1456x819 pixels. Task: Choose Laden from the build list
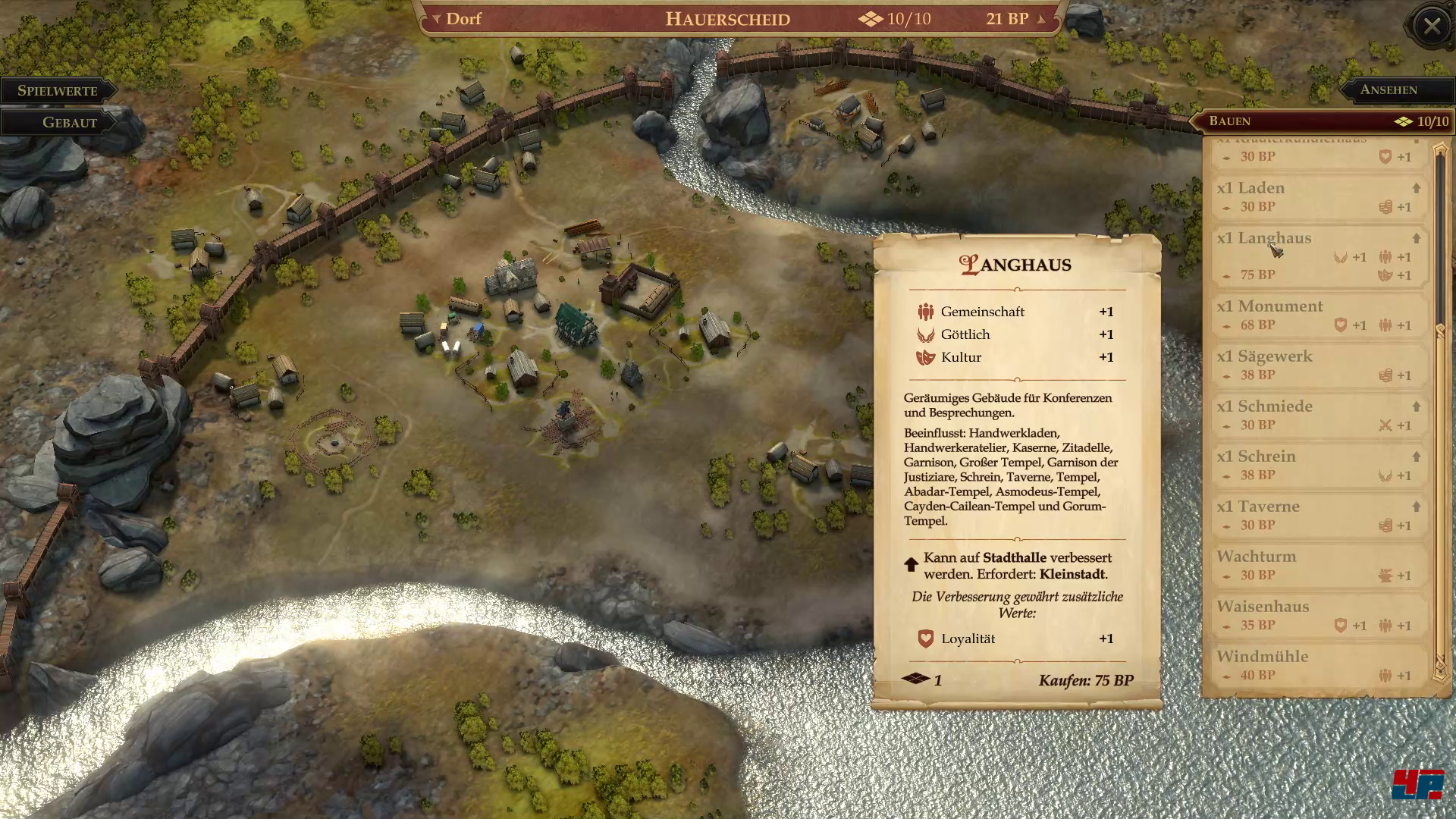point(1318,196)
